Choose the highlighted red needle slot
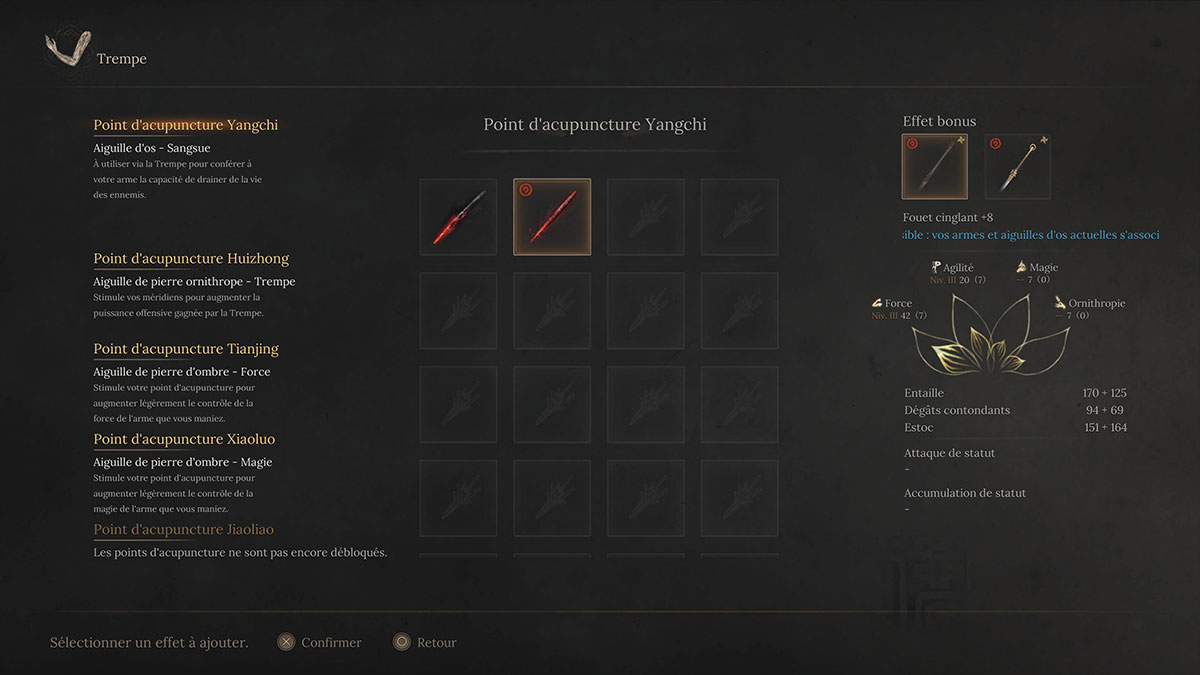Image resolution: width=1200 pixels, height=675 pixels. click(552, 217)
